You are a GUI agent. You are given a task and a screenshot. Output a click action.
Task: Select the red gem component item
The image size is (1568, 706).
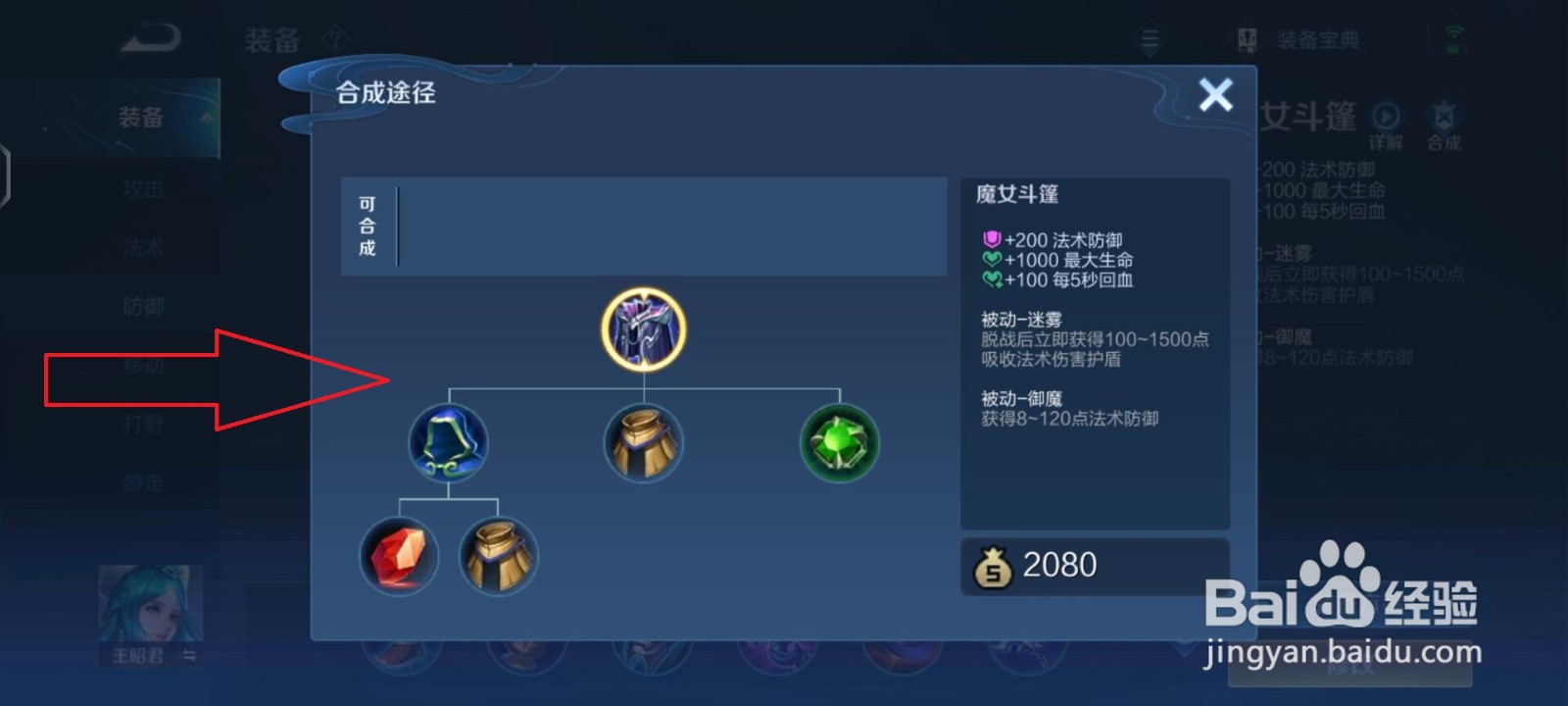[400, 557]
